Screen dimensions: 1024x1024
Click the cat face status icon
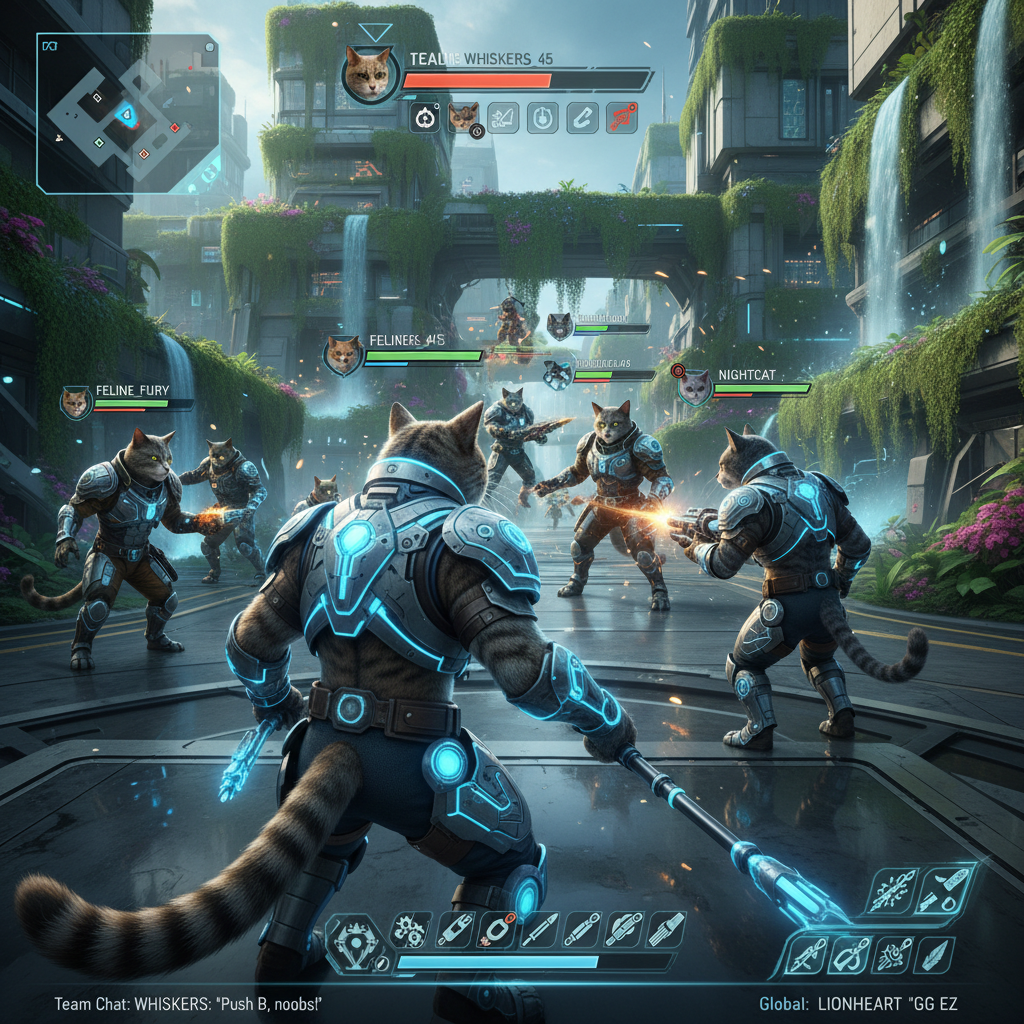(x=463, y=118)
